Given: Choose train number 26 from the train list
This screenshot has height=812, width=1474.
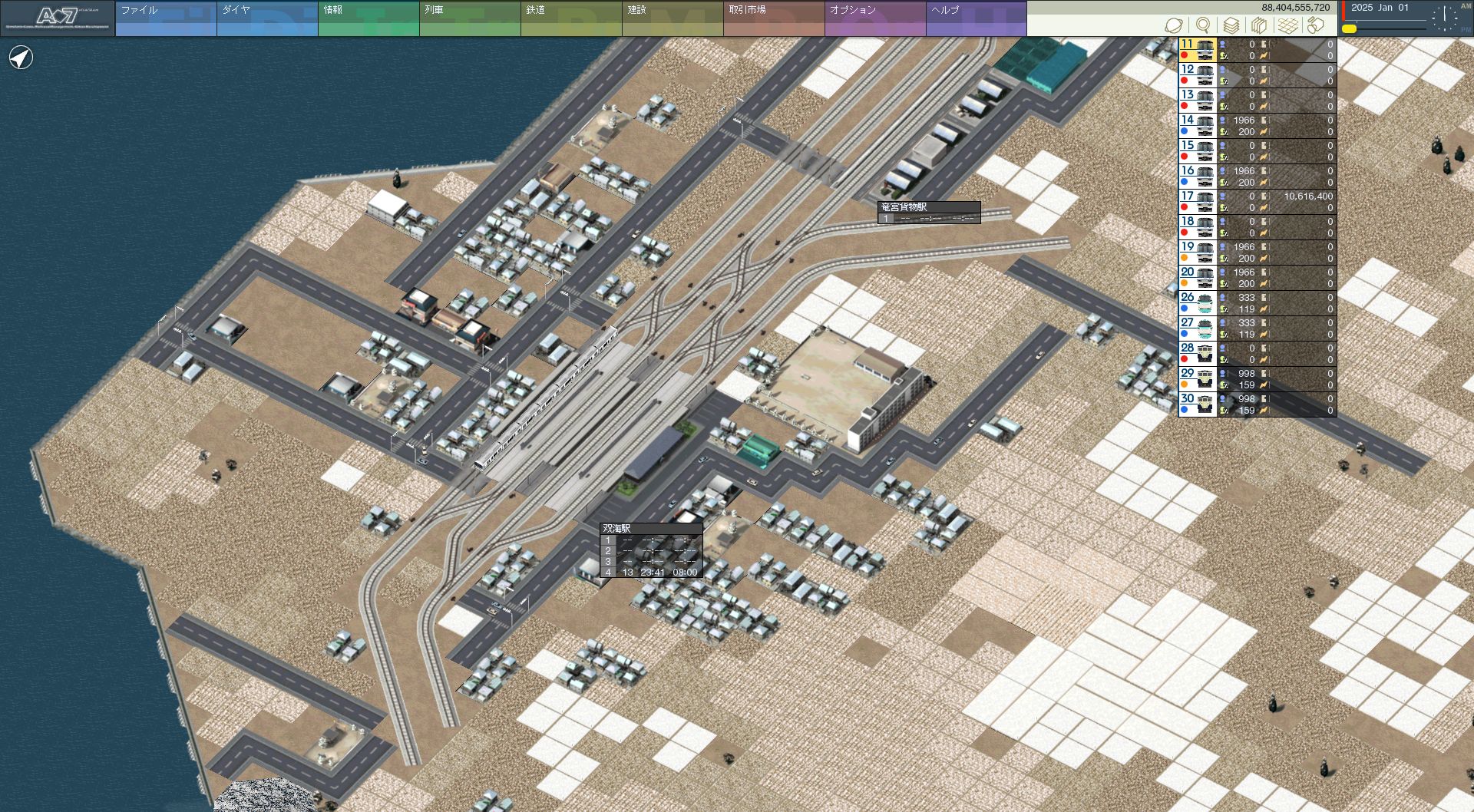Looking at the screenshot, I should pyautogui.click(x=1197, y=303).
